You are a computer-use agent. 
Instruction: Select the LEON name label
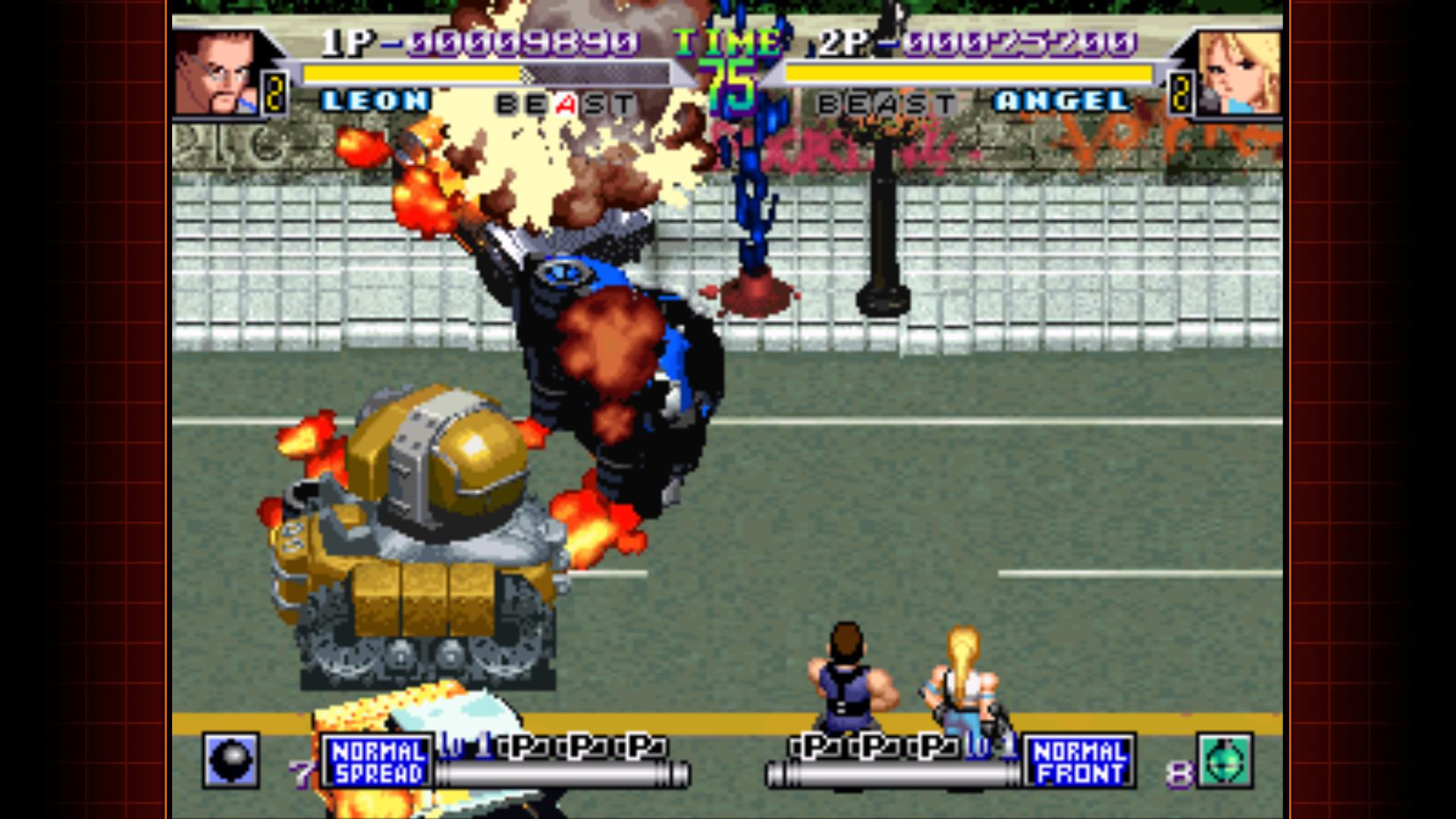378,100
